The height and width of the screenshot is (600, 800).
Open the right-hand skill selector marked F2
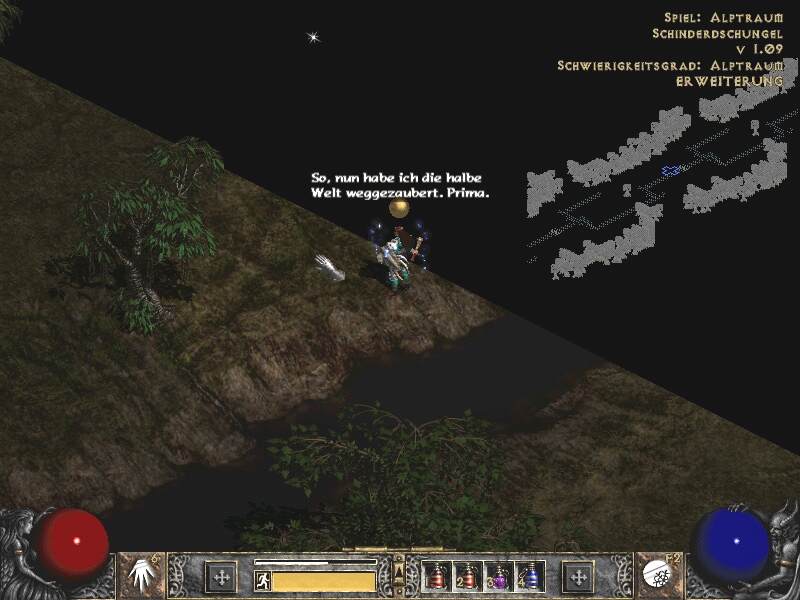[657, 576]
